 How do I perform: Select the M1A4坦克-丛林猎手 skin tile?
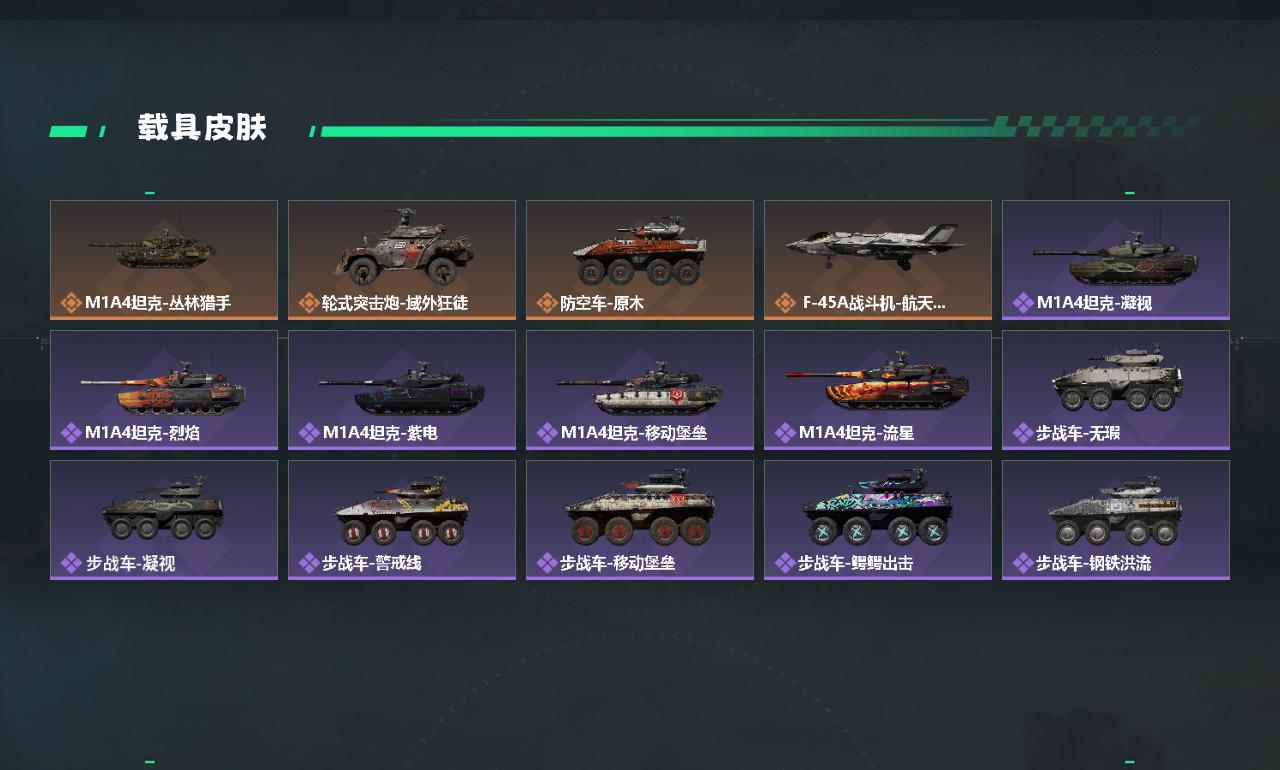(x=164, y=260)
